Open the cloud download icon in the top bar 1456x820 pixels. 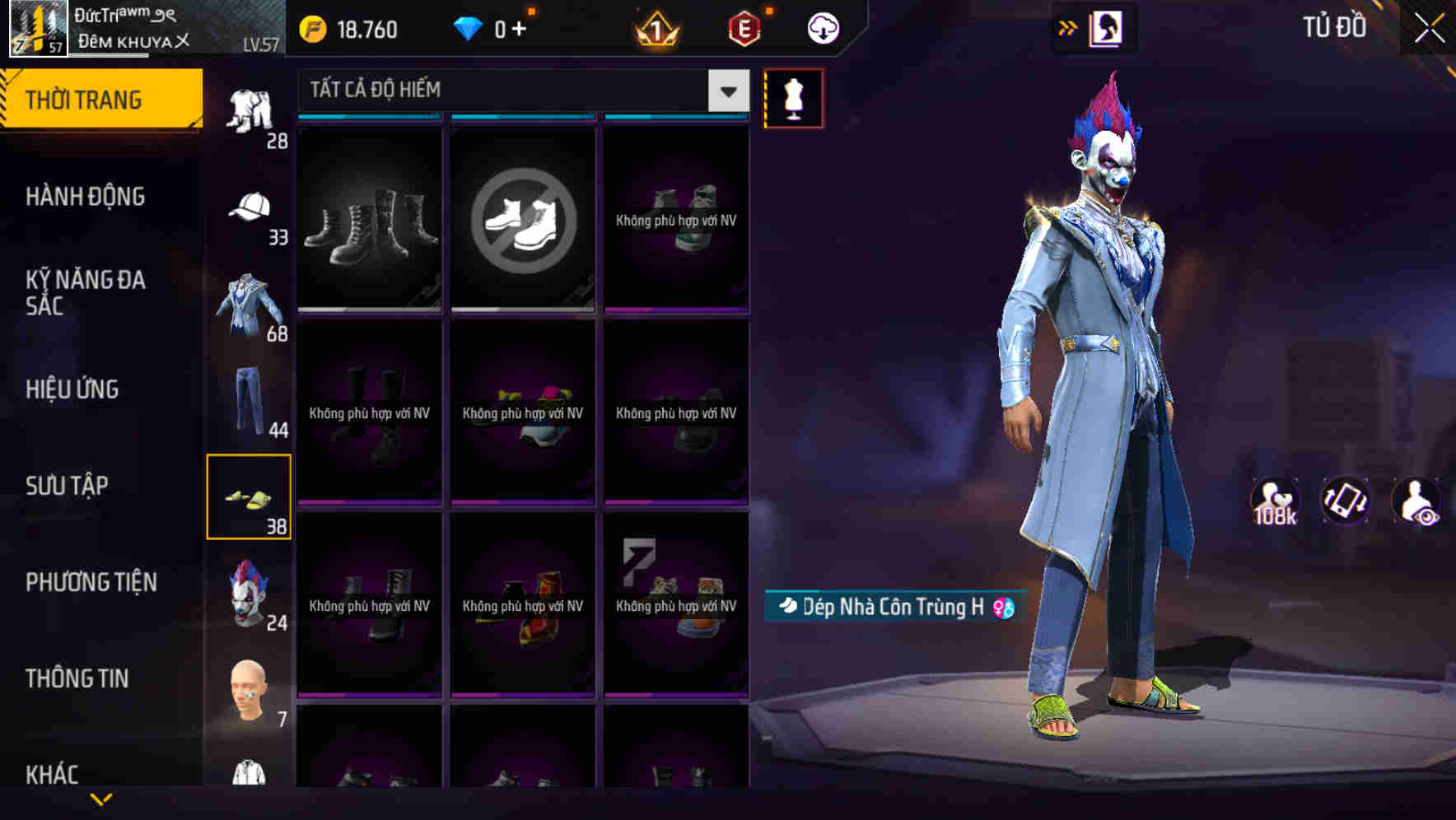point(823,28)
